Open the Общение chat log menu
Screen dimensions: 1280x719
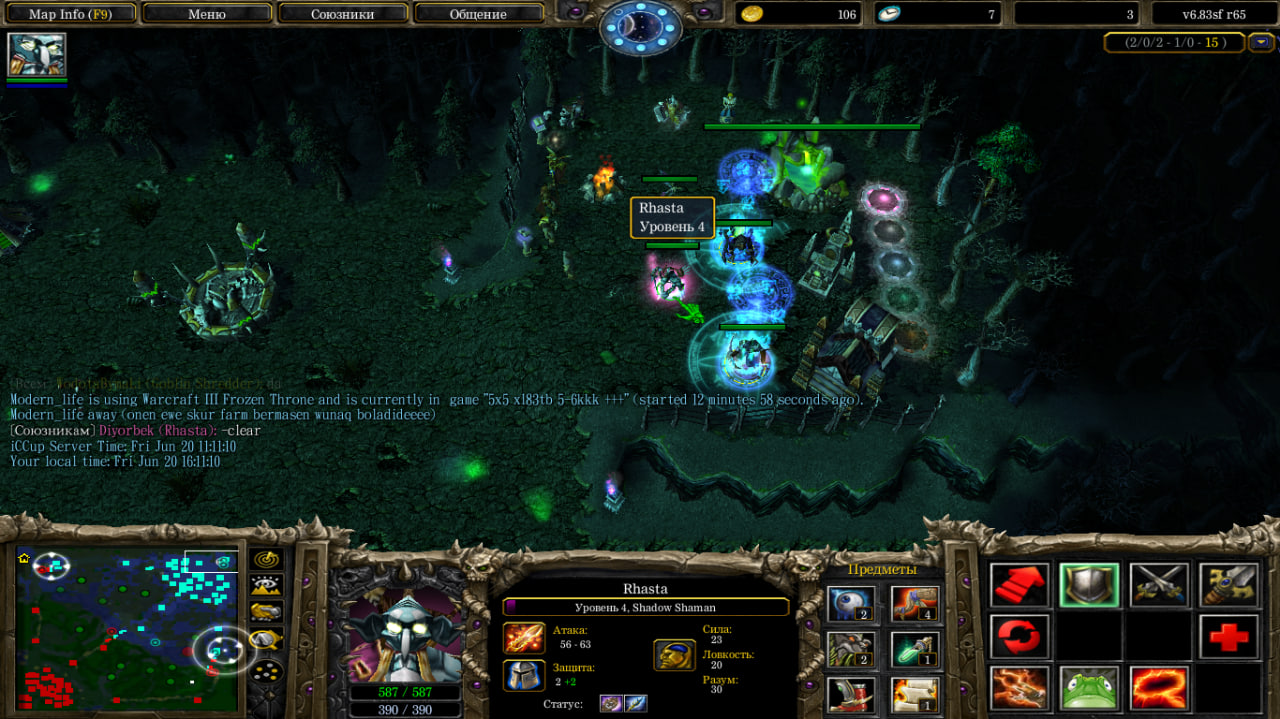tap(478, 14)
